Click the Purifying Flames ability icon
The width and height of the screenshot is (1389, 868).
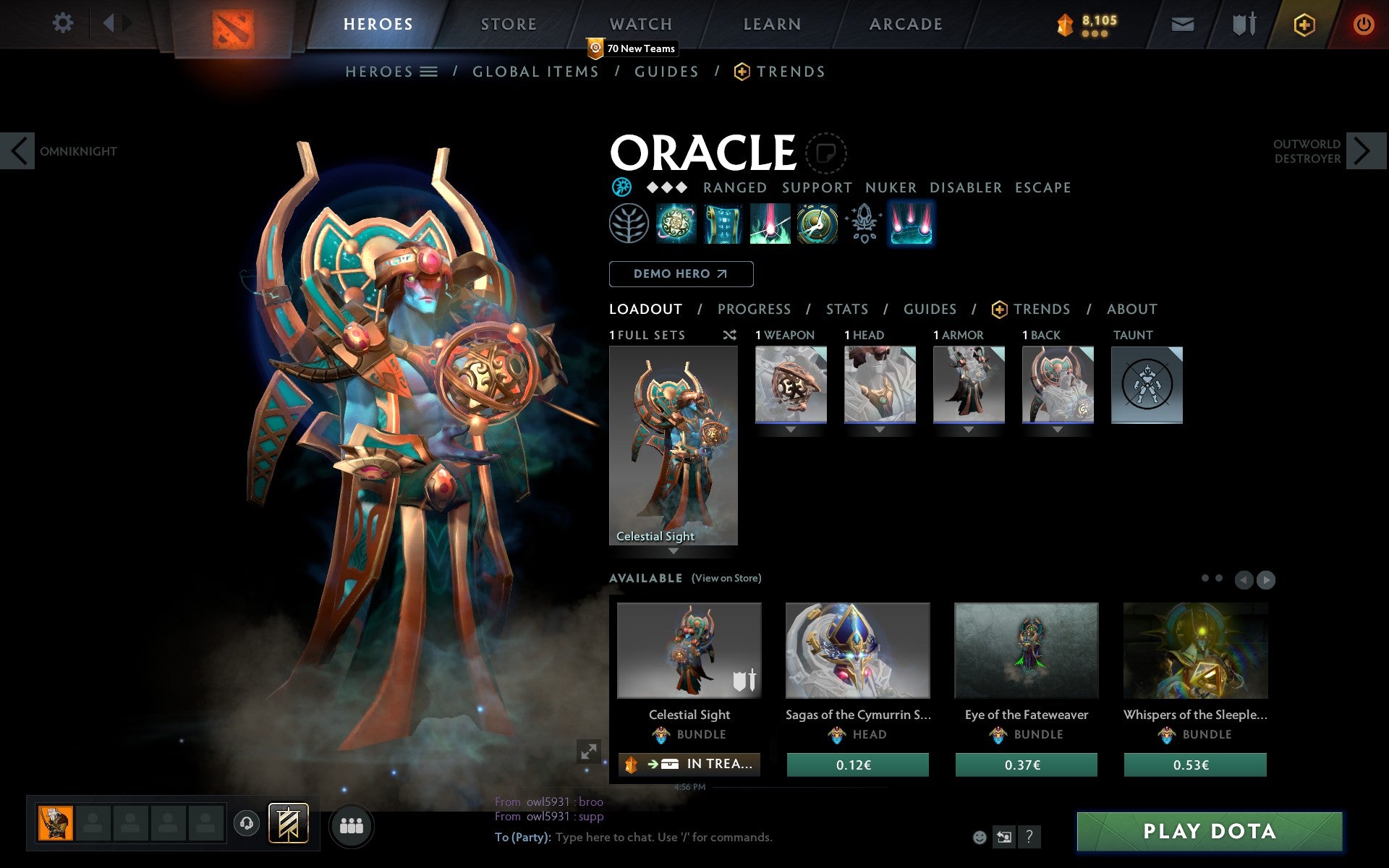[x=769, y=224]
